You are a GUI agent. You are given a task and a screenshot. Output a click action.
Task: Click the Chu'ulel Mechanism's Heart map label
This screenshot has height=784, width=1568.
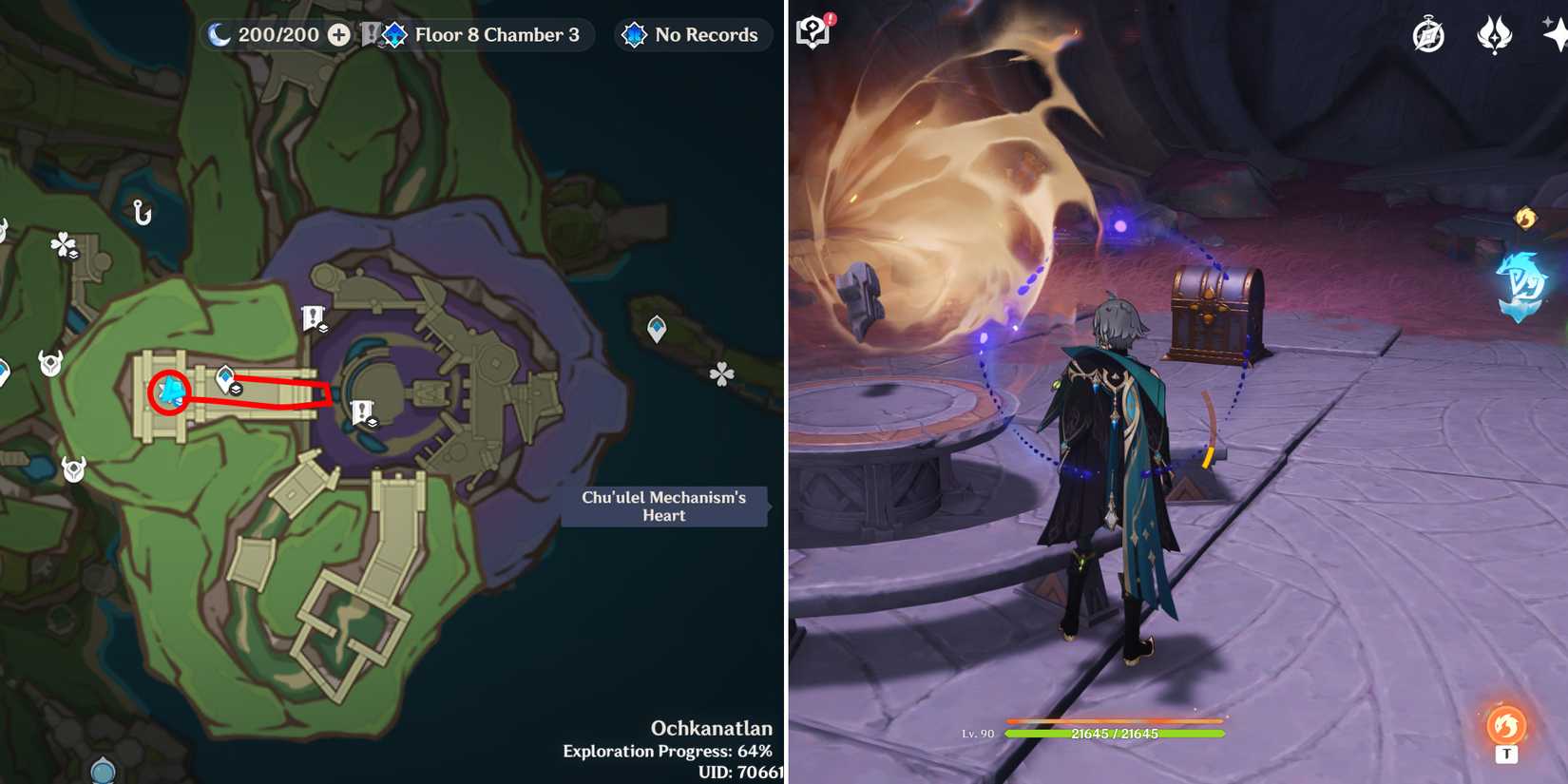[x=663, y=506]
